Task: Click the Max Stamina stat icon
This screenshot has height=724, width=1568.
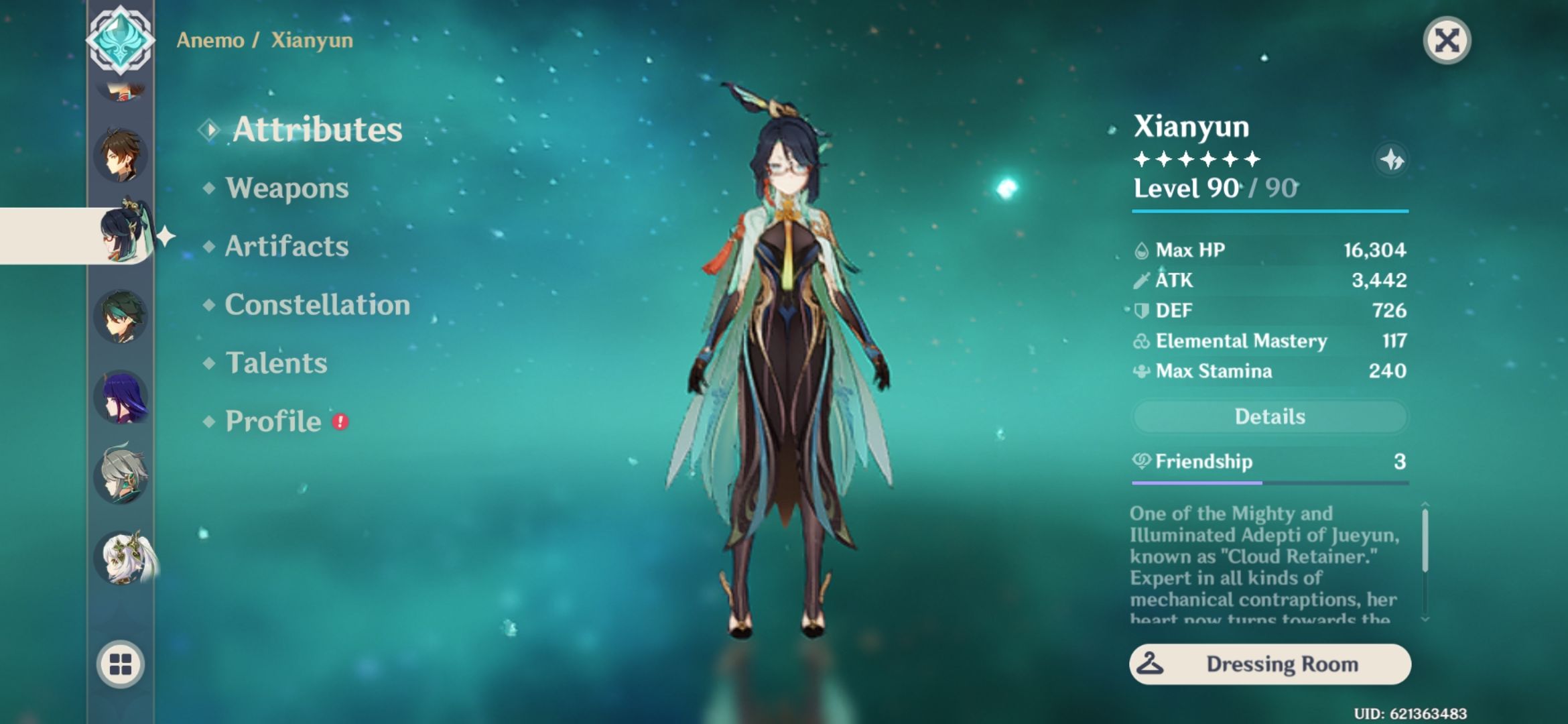Action: (x=1141, y=371)
